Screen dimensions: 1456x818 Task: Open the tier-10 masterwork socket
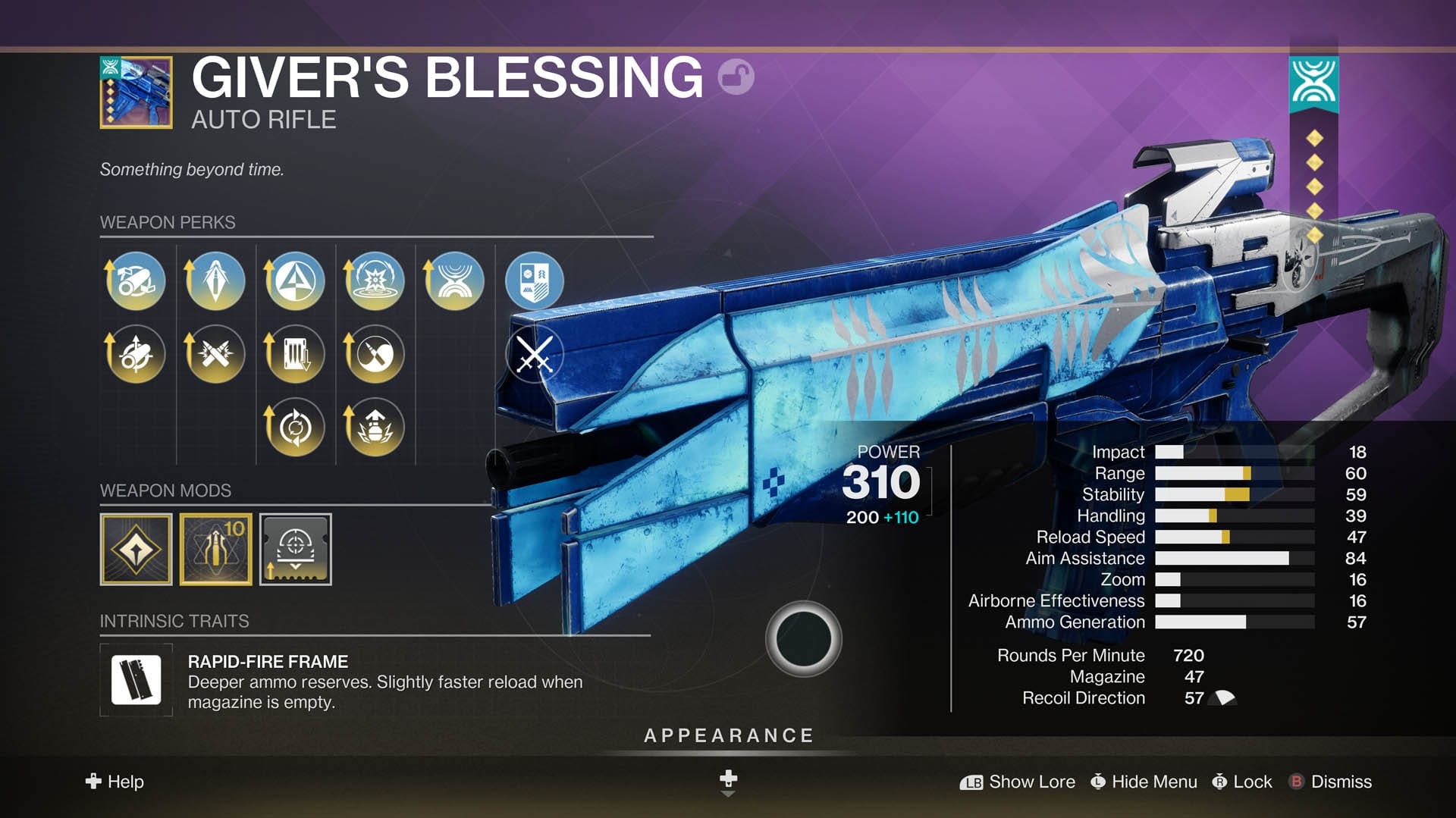(215, 550)
